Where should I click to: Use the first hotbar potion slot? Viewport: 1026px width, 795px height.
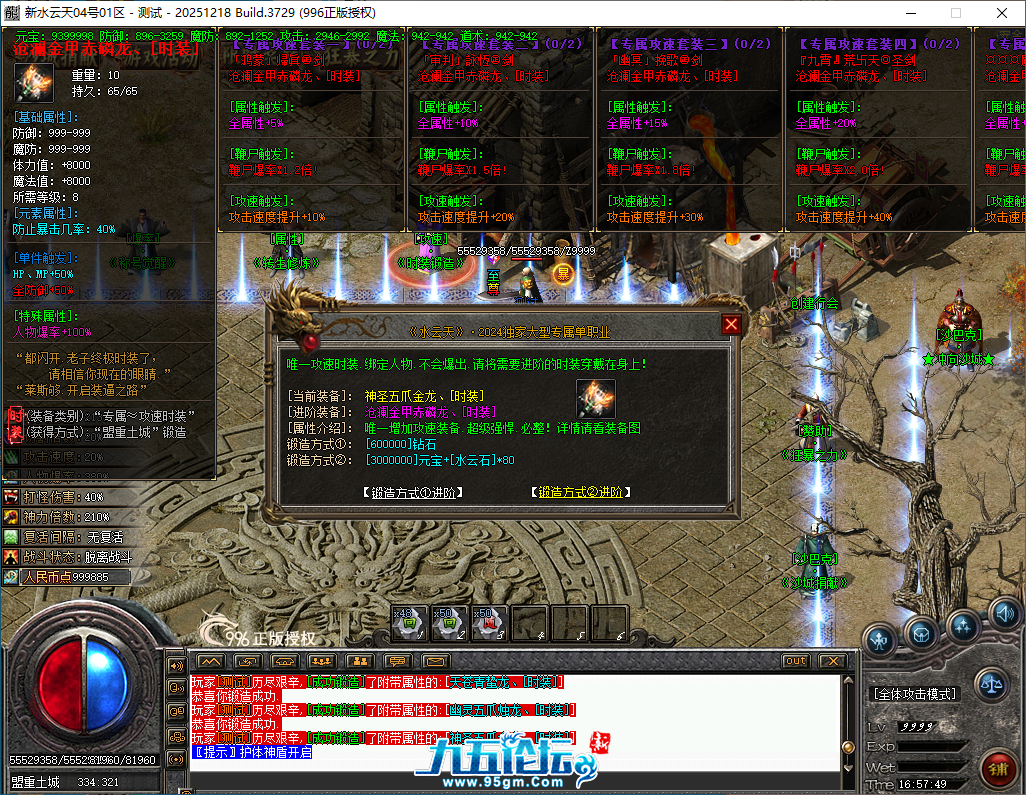click(x=410, y=623)
